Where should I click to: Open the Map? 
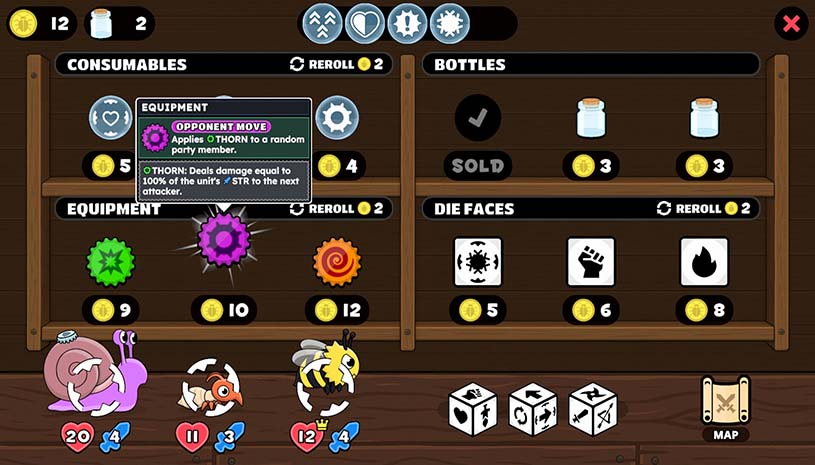click(725, 405)
